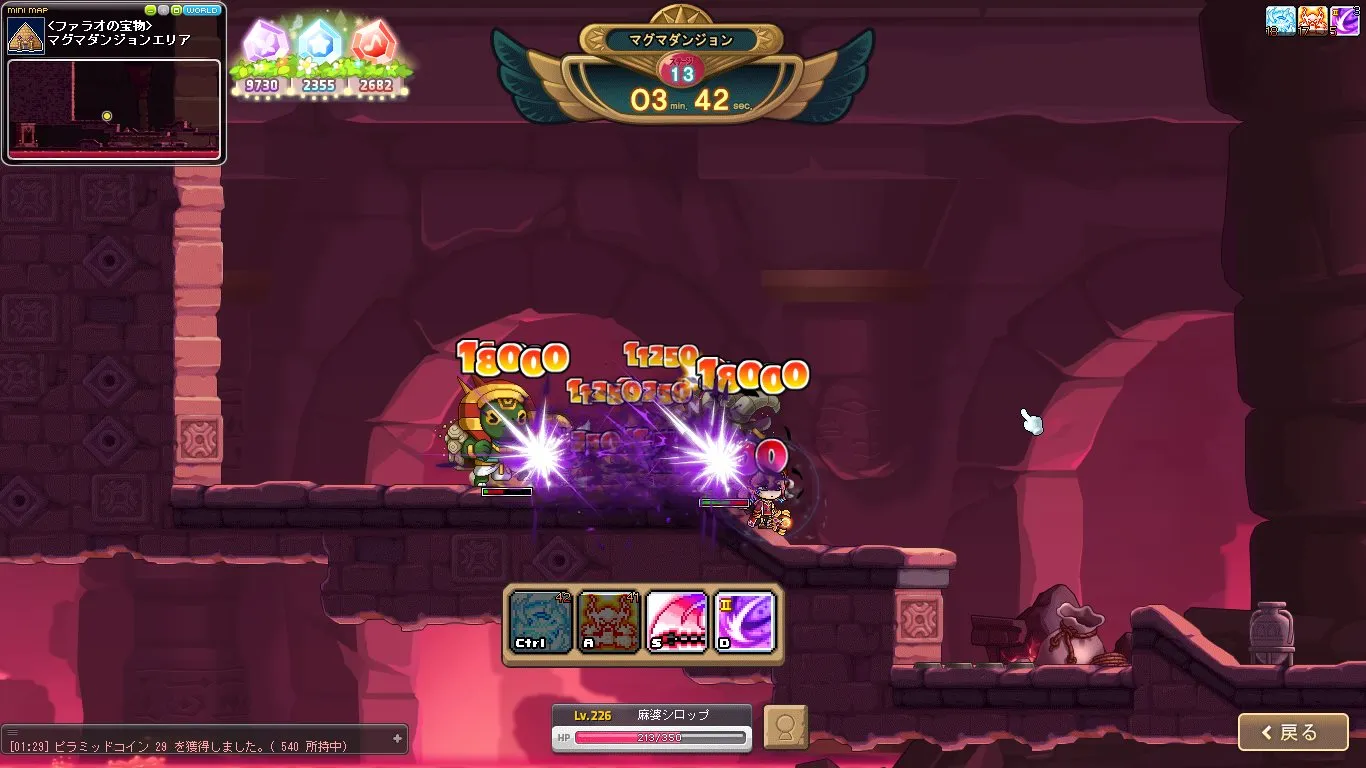Screen dimensions: 1366x768
Task: Cast the purple swirl skill on D
Action: click(x=745, y=621)
